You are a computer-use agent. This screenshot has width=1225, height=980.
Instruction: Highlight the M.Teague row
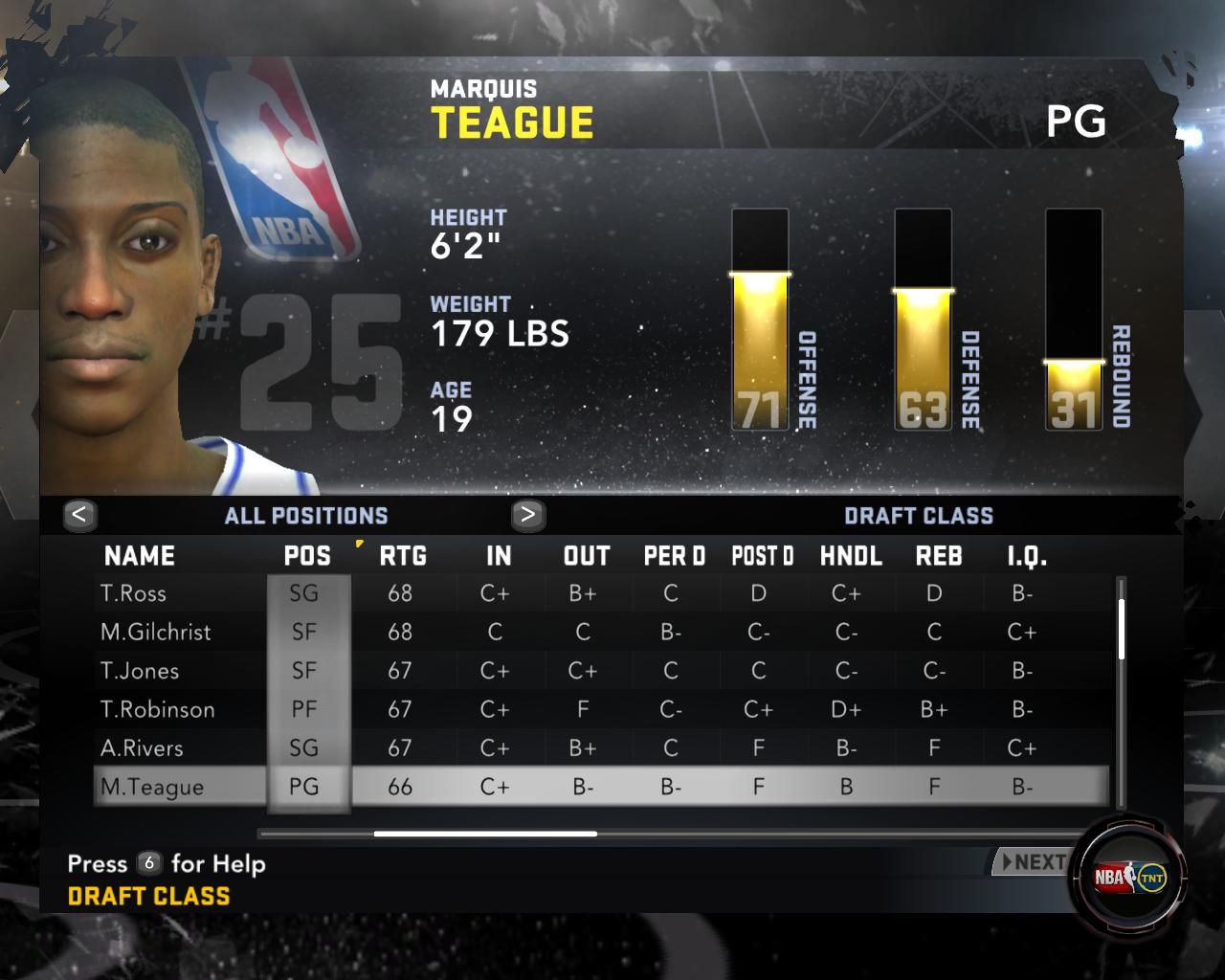[152, 787]
